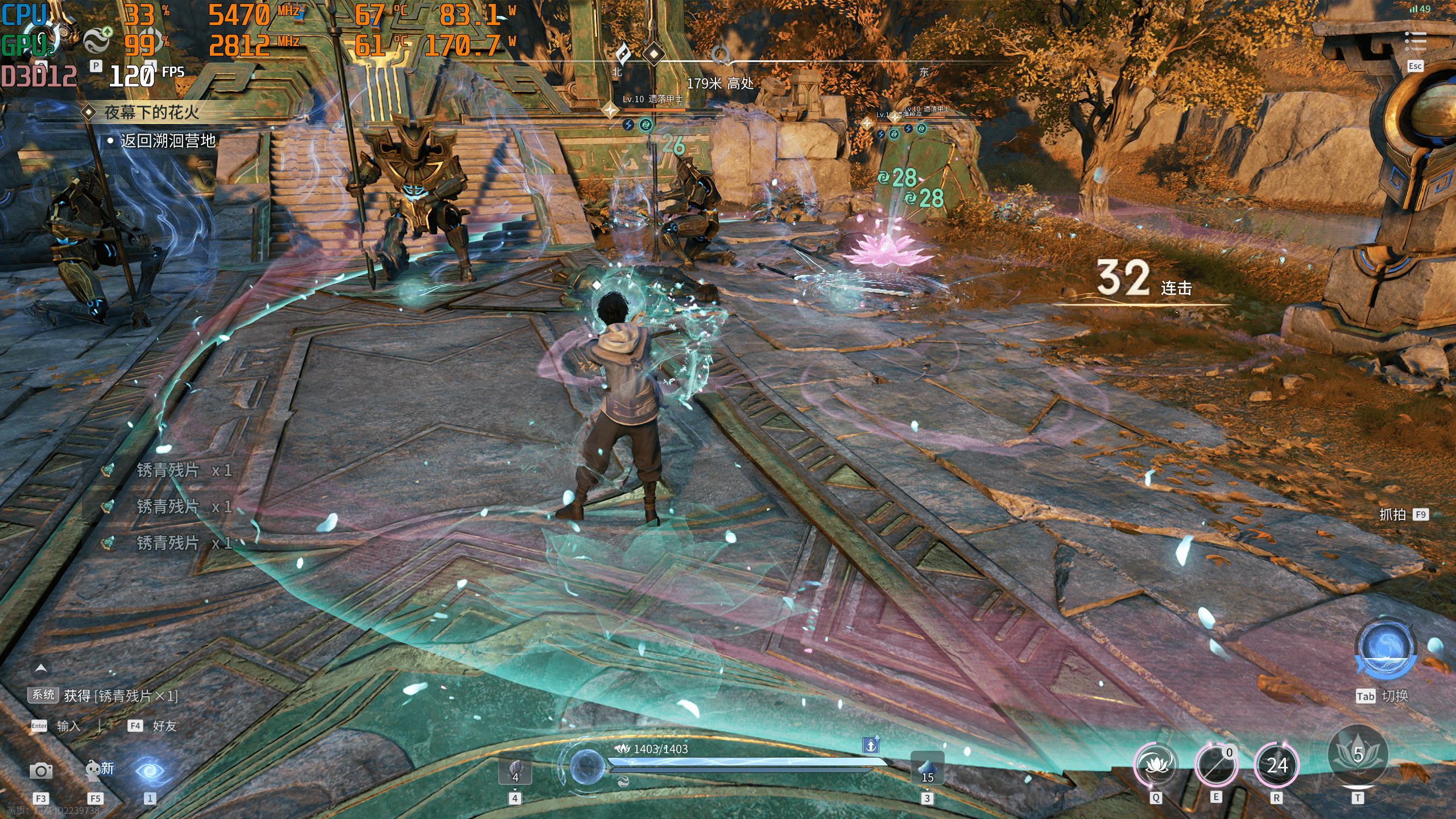Image resolution: width=1456 pixels, height=819 pixels.
Task: Trigger the large lotus ultimate skill
Action: 1358,755
